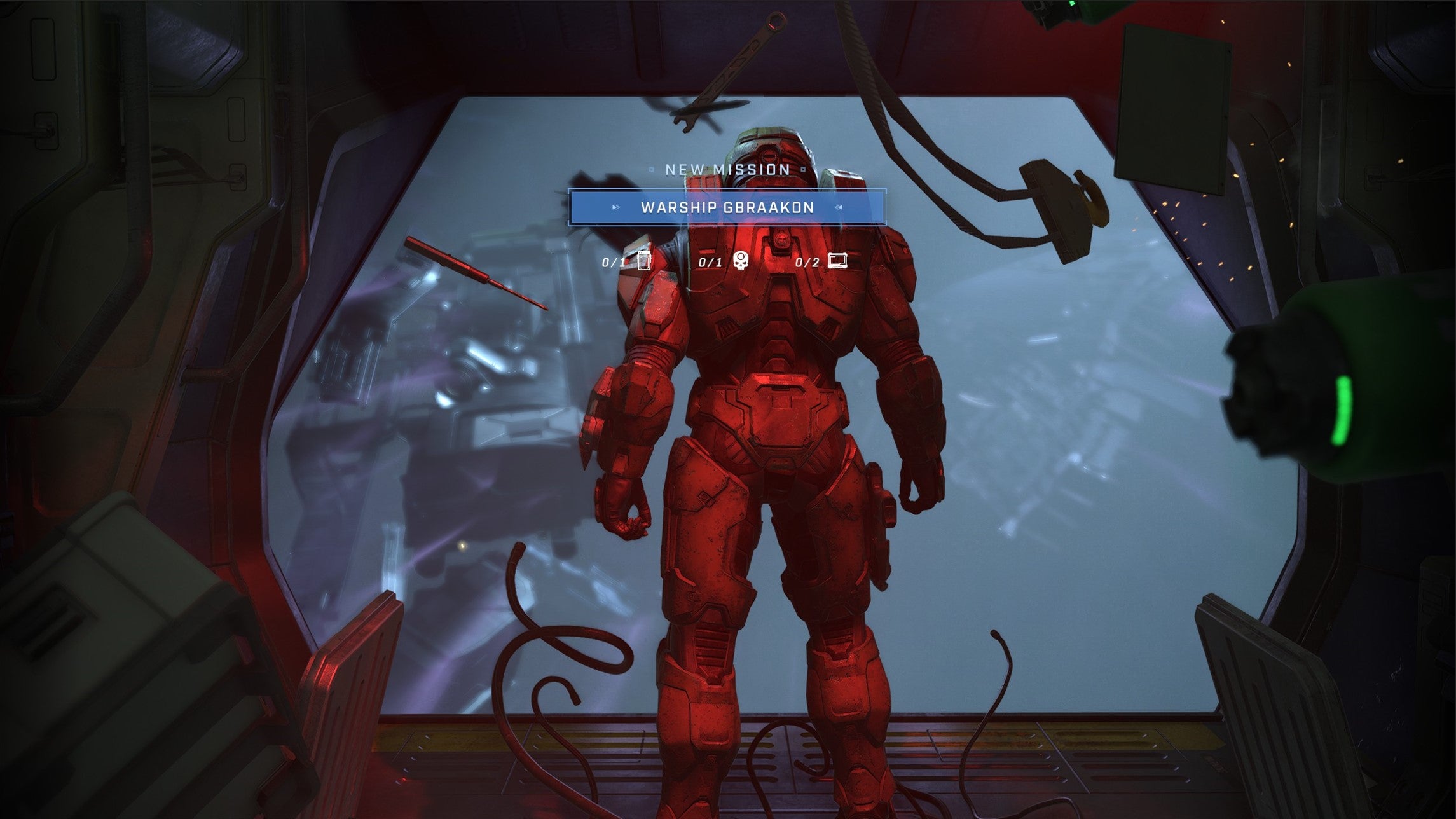The height and width of the screenshot is (819, 1456).
Task: Click the double chevron left of WARSHIP GBRAAKON
Action: [x=615, y=207]
